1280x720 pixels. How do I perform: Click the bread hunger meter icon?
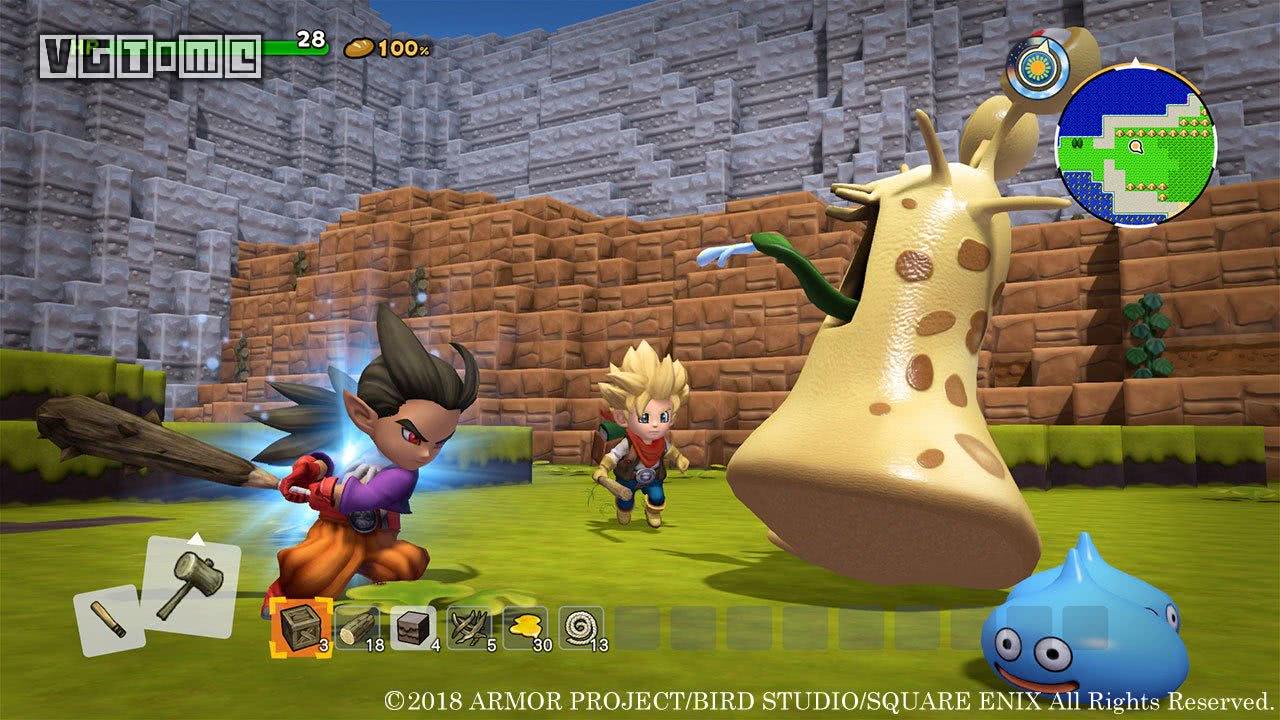tap(357, 46)
